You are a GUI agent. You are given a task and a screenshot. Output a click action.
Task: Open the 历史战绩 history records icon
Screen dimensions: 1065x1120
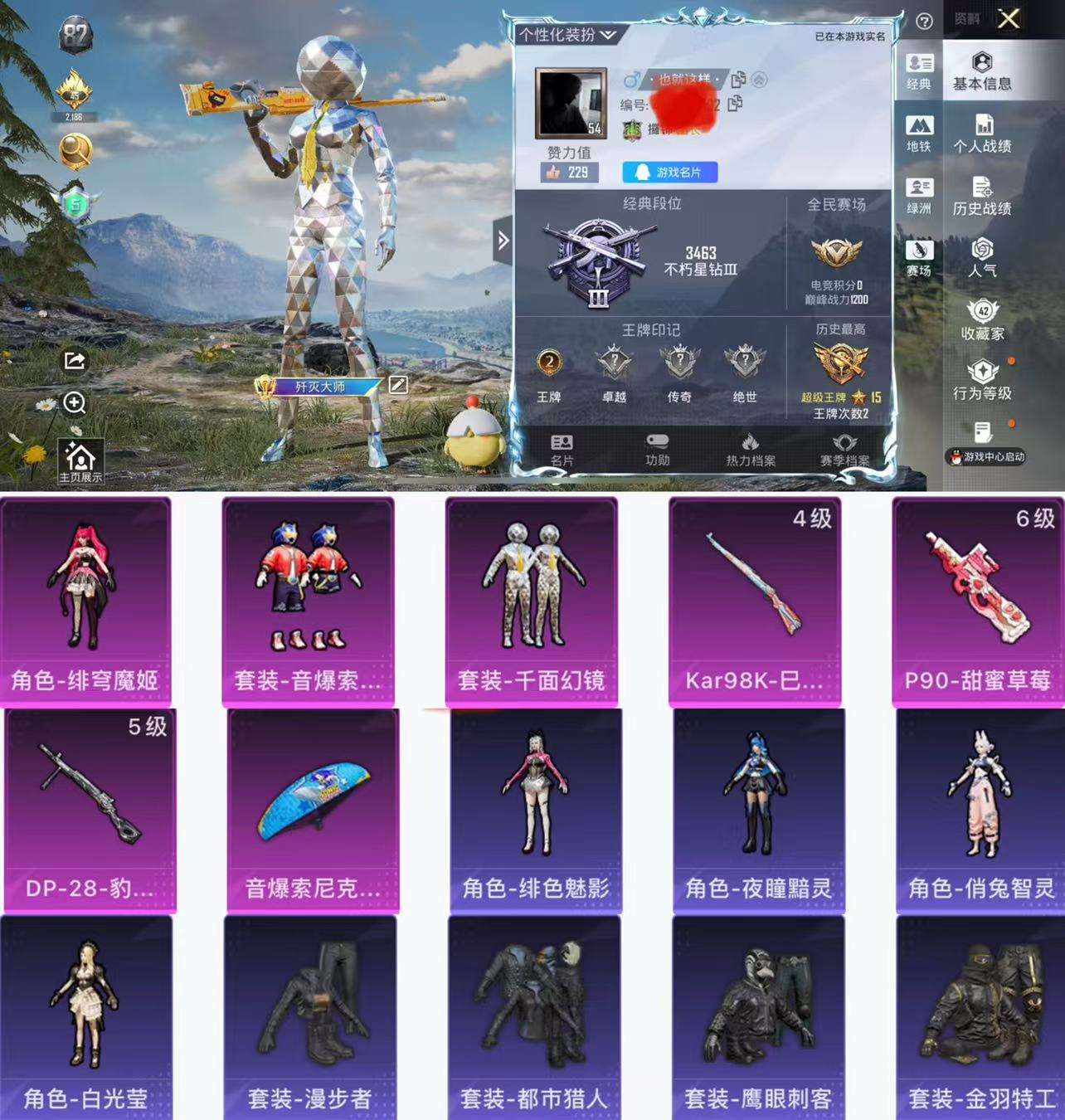click(984, 195)
